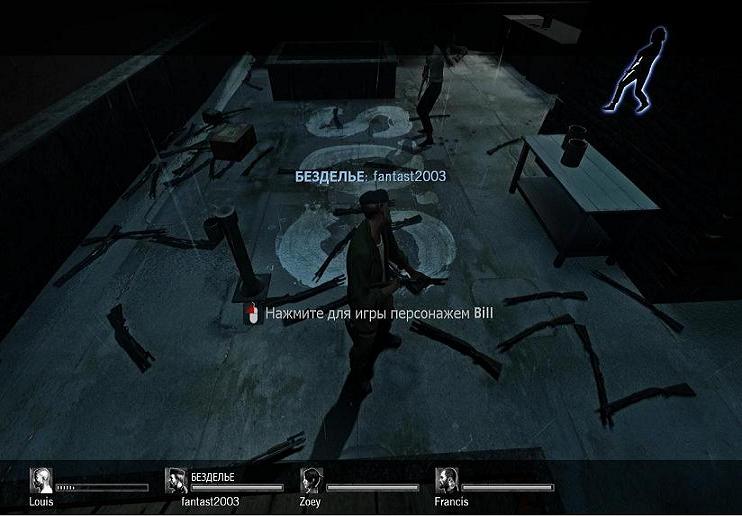Select Louis's survivor portrait
The image size is (742, 516).
(x=42, y=481)
